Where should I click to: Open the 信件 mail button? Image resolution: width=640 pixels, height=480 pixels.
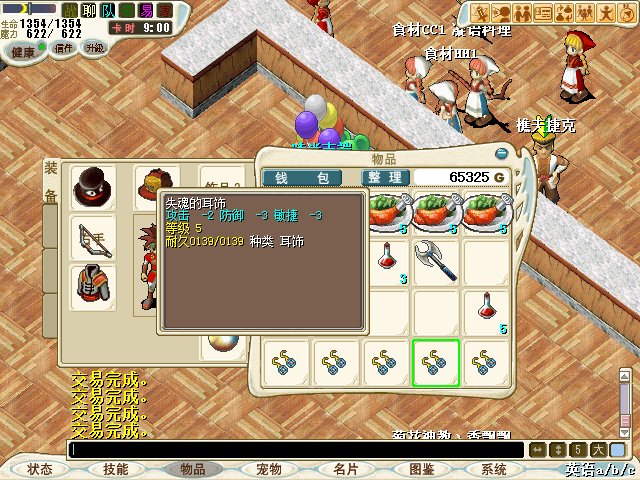click(62, 47)
